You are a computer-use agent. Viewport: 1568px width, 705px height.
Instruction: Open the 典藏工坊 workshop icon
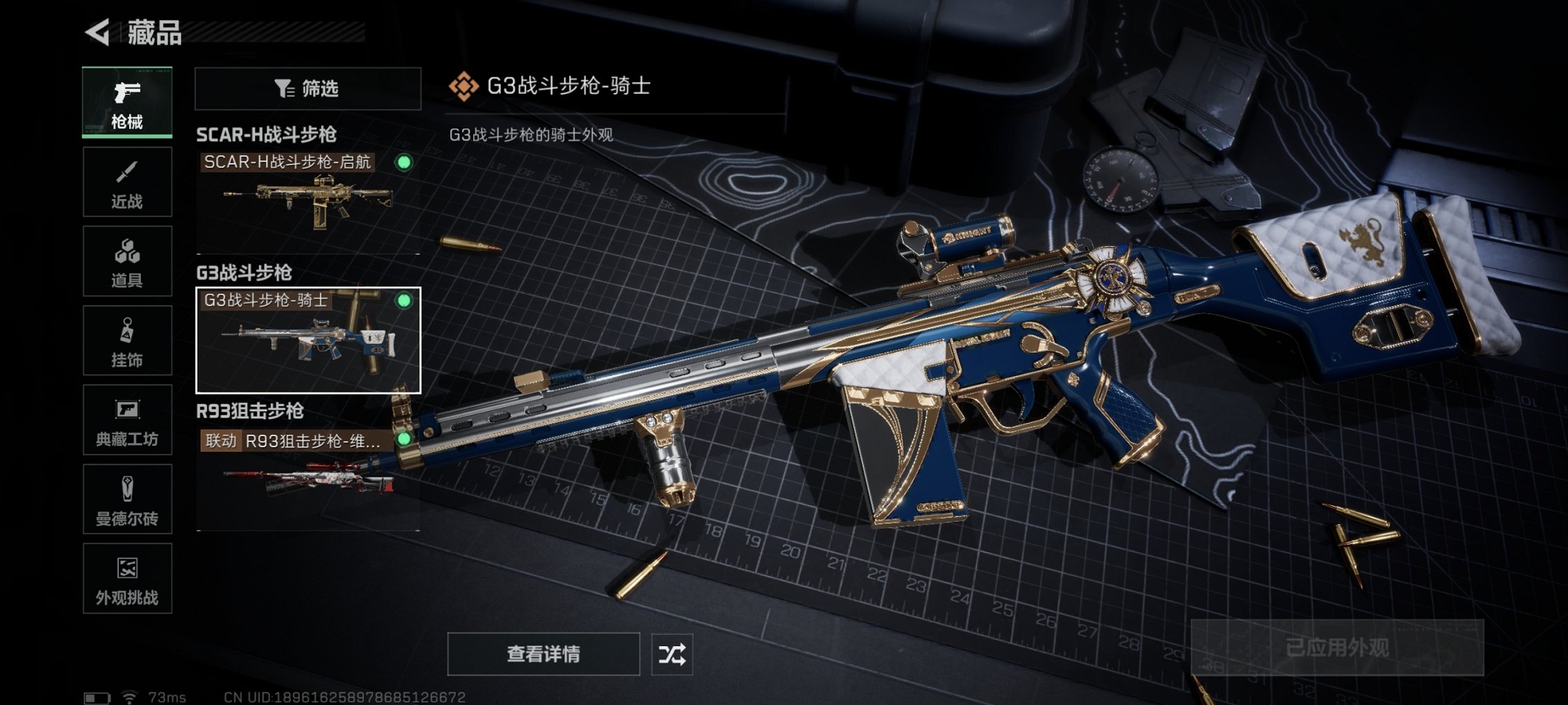pos(126,420)
